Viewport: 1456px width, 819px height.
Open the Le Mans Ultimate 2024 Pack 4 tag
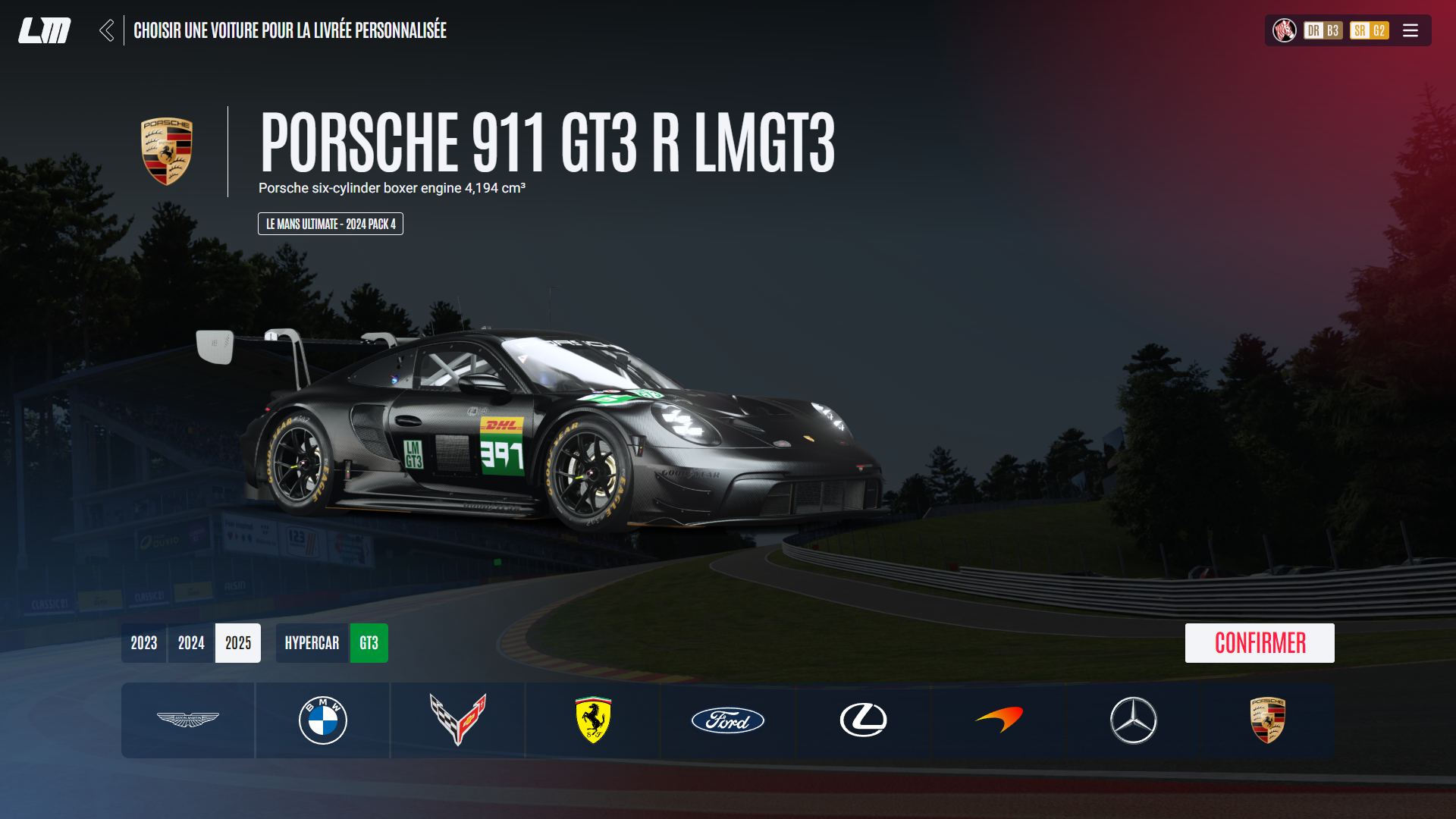[x=331, y=224]
